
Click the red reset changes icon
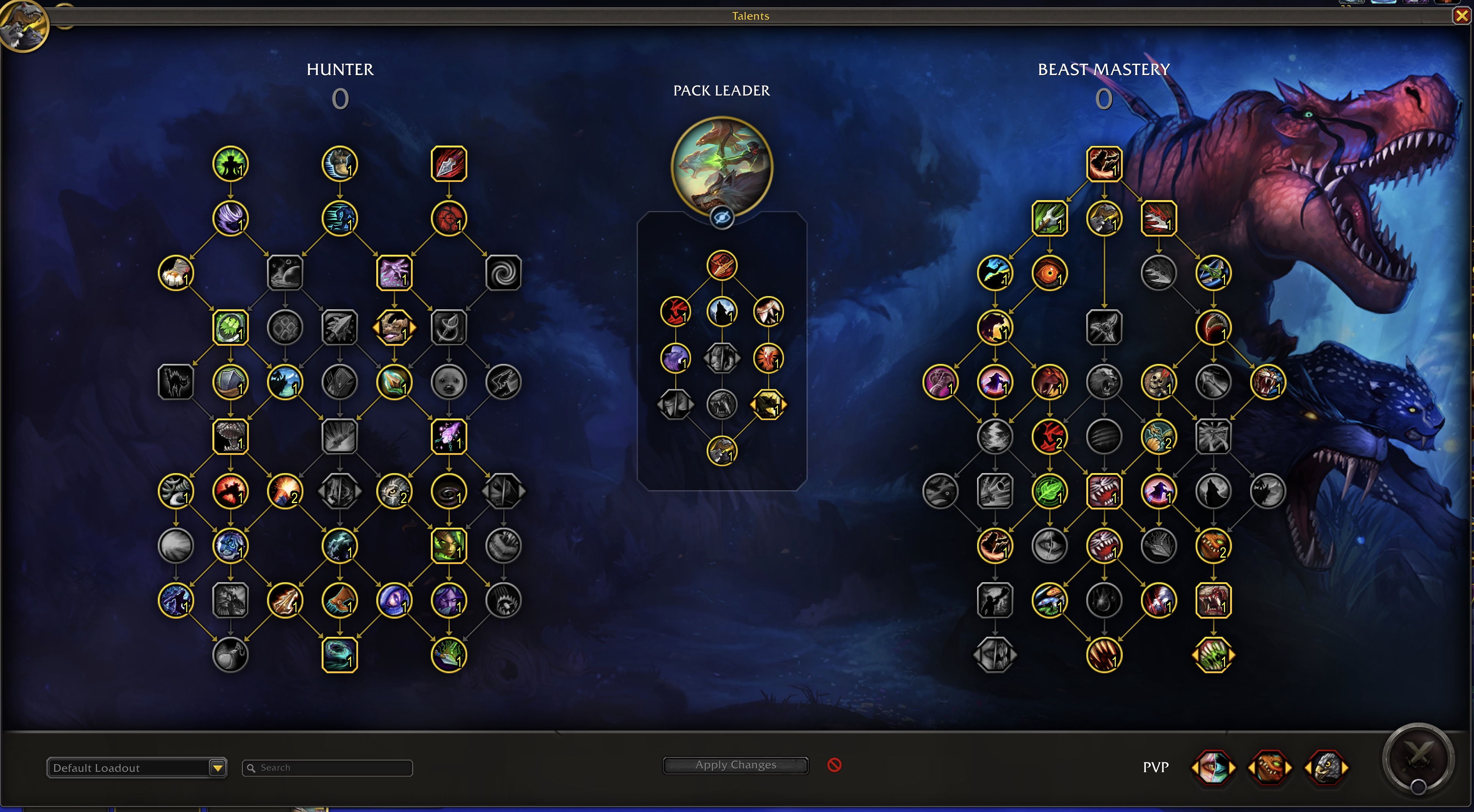coord(834,765)
